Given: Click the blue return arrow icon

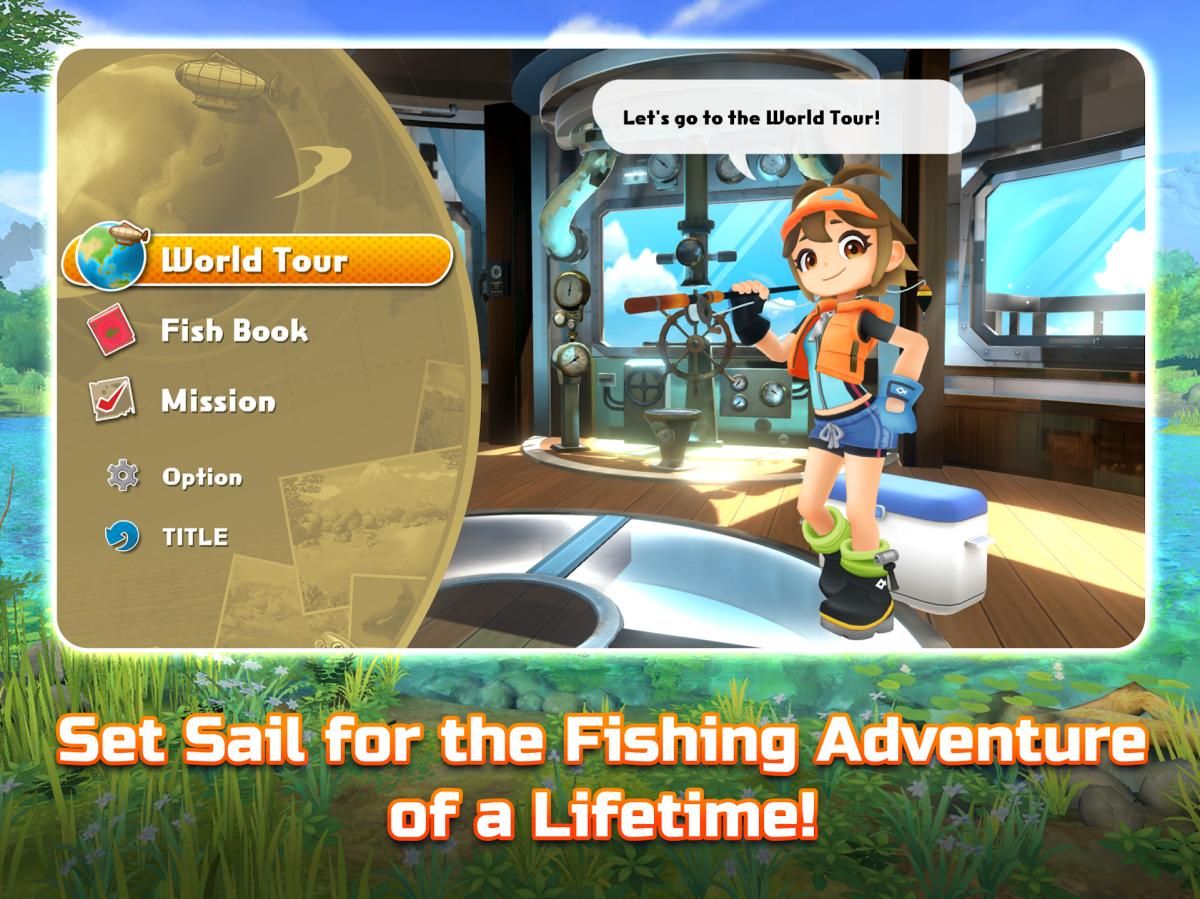Looking at the screenshot, I should [122, 536].
